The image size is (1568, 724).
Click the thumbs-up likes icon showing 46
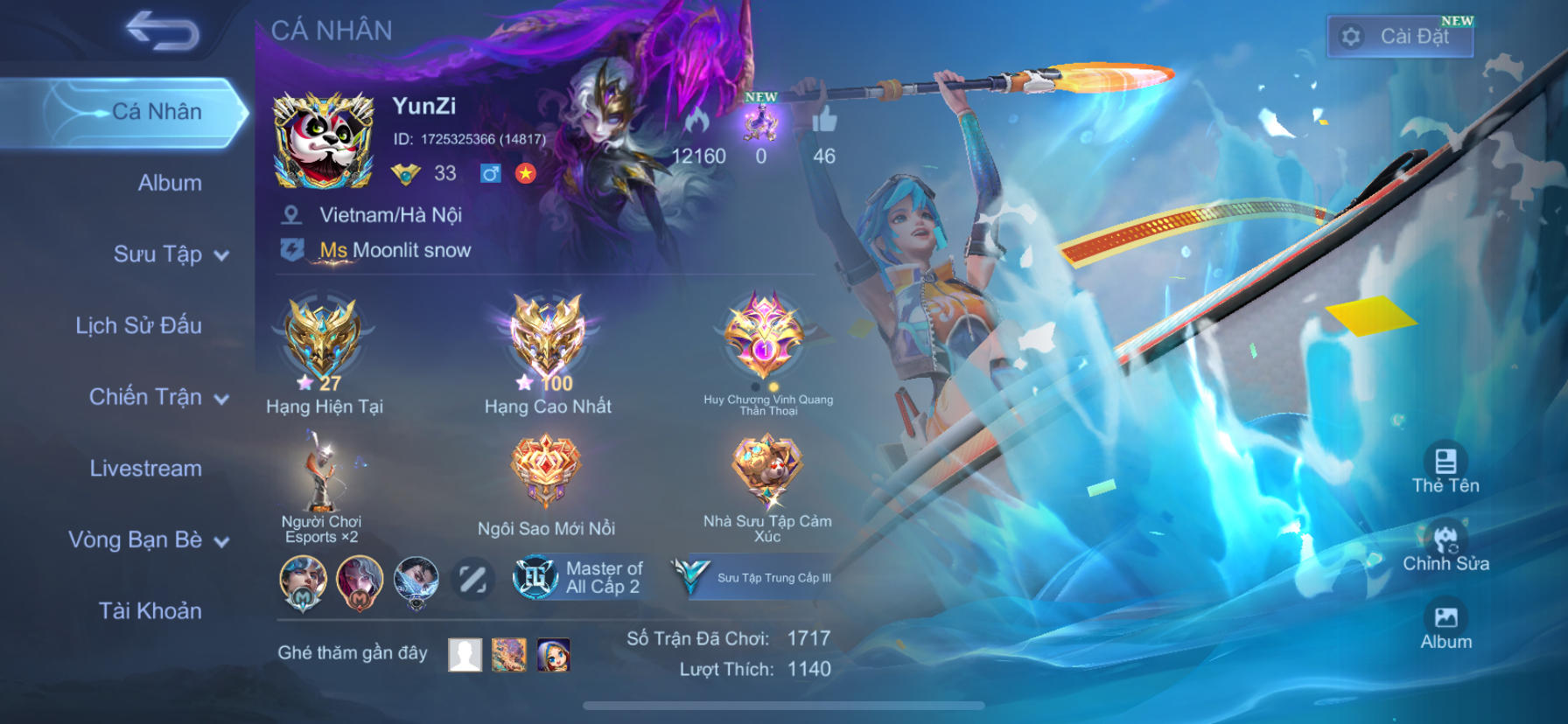(x=823, y=122)
